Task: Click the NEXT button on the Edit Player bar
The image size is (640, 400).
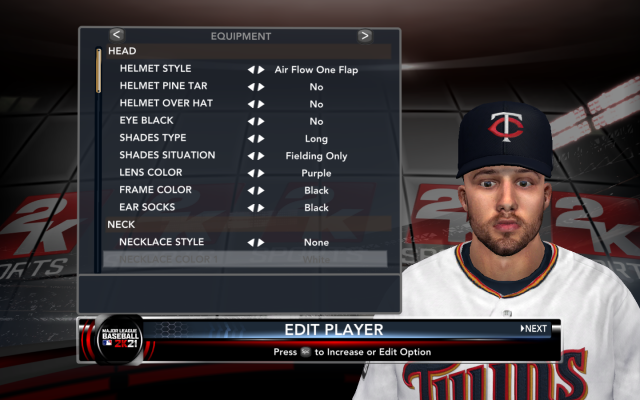Action: [534, 328]
